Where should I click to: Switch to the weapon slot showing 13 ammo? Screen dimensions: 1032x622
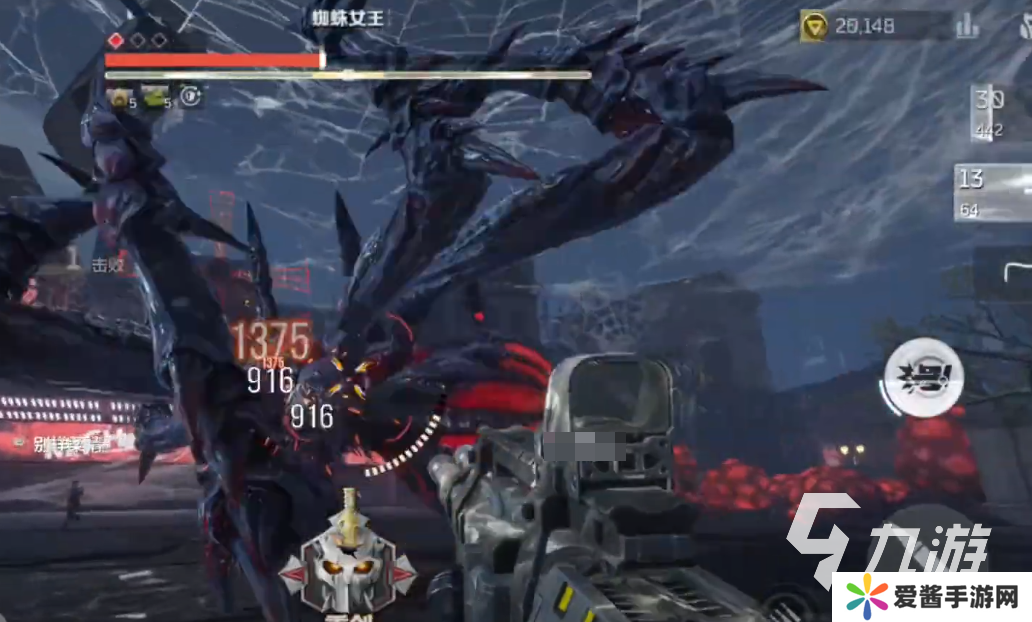tap(992, 191)
